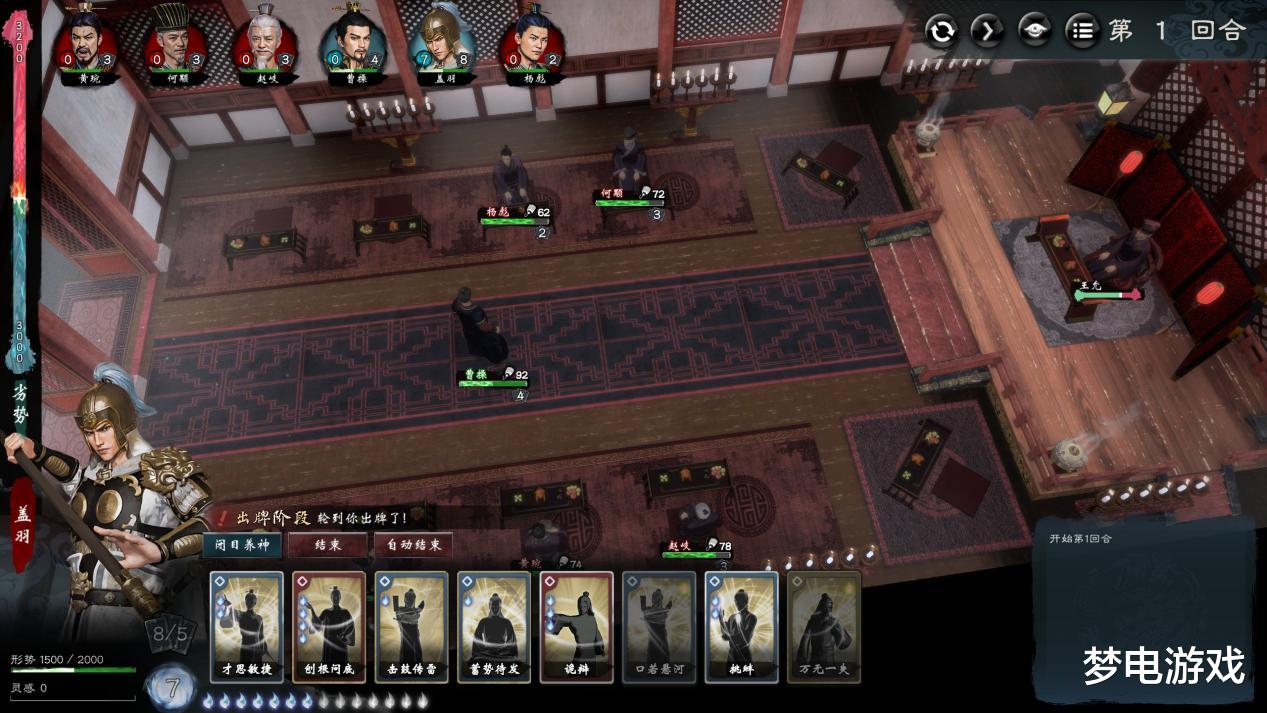End the turn with 结束
Image resolution: width=1267 pixels, height=713 pixels.
(327, 545)
